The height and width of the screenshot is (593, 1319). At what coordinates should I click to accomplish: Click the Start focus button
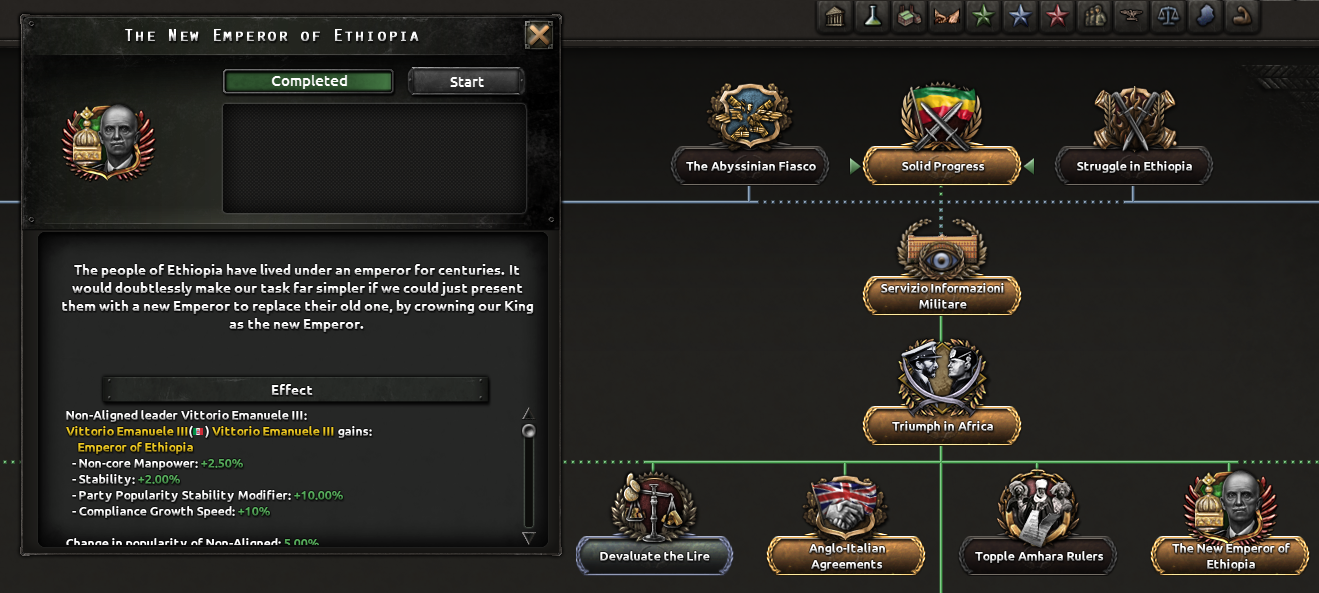(x=466, y=82)
